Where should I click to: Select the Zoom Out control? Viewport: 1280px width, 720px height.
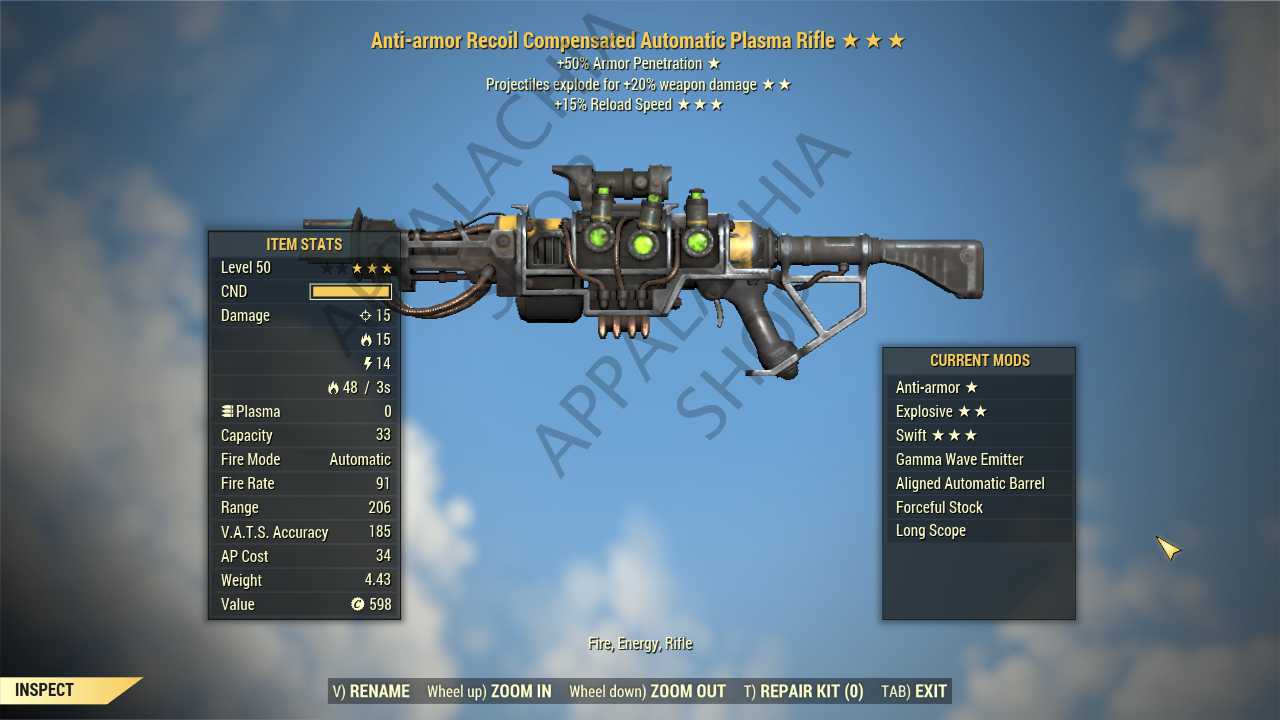pyautogui.click(x=647, y=691)
